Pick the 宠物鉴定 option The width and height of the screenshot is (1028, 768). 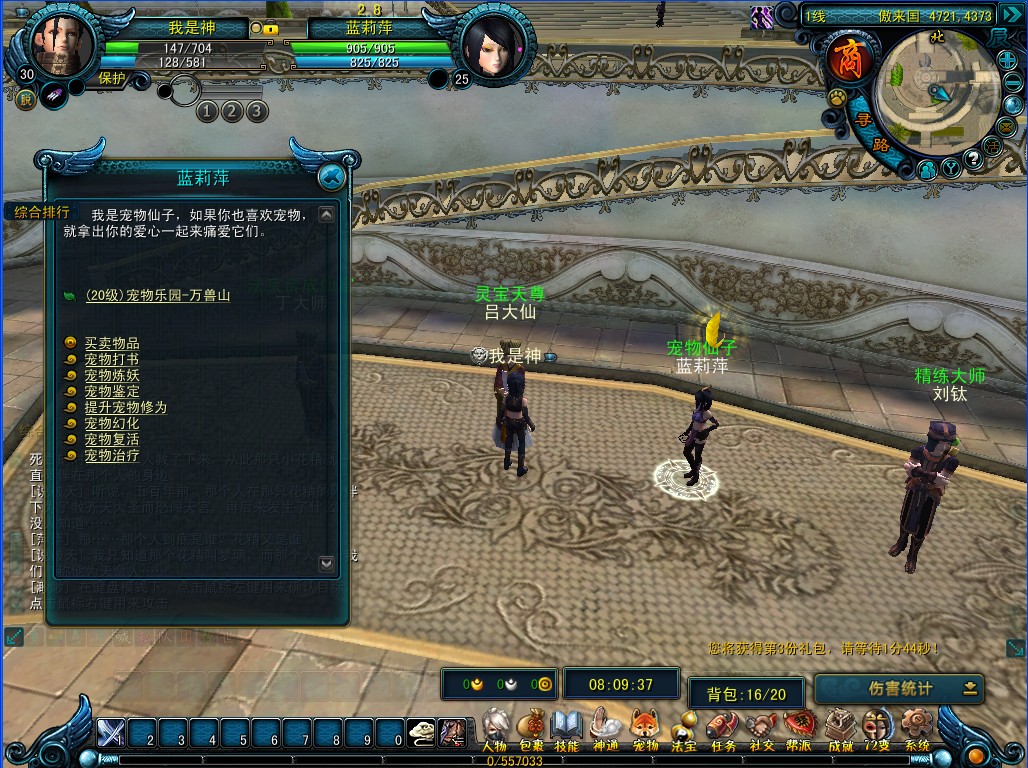click(111, 391)
